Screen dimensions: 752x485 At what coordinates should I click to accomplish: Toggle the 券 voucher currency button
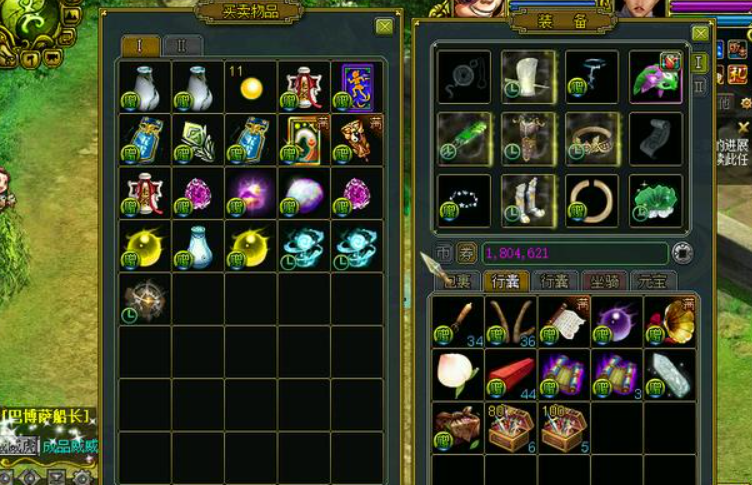click(x=467, y=253)
